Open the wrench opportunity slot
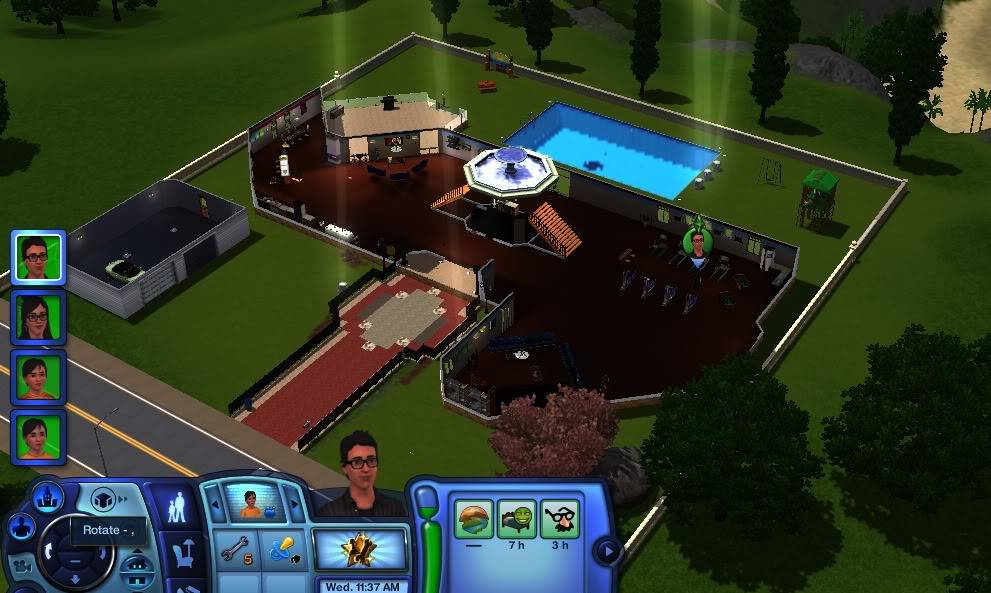This screenshot has width=991, height=593. point(235,549)
